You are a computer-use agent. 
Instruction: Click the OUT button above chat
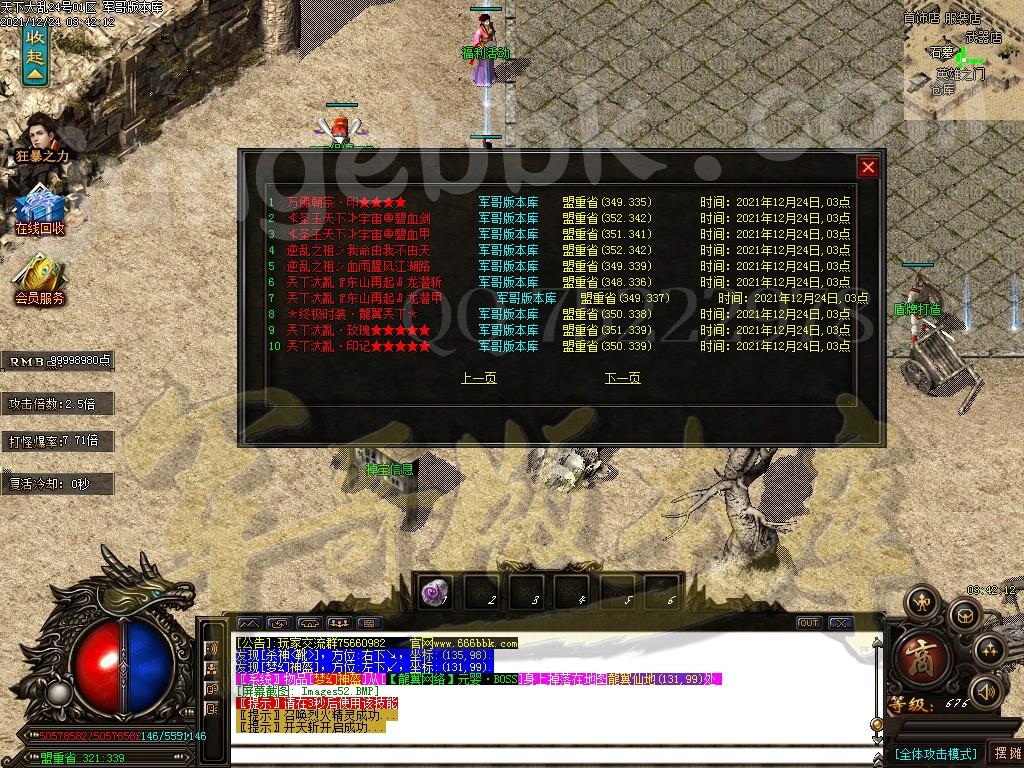pos(808,623)
